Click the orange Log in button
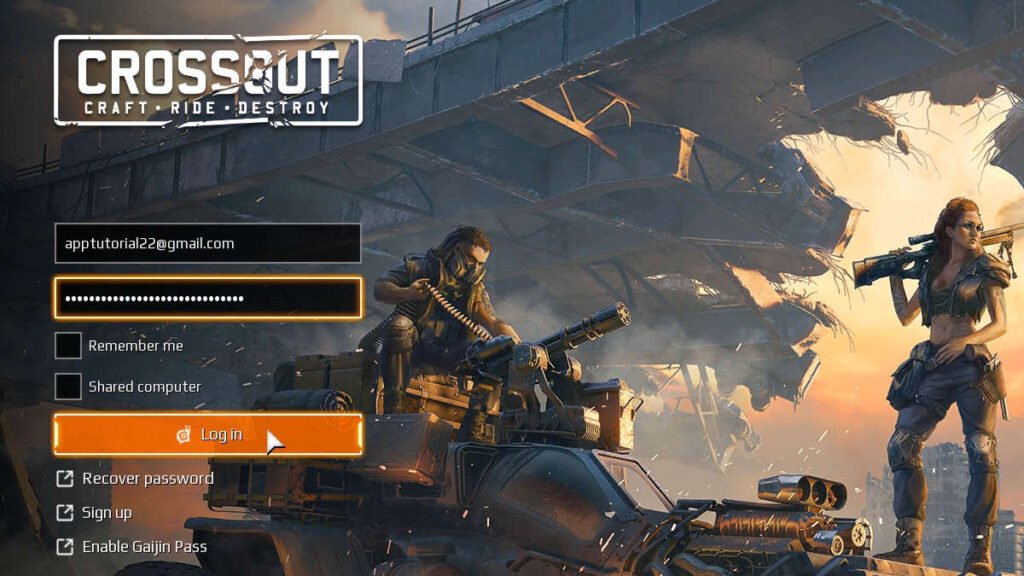The image size is (1024, 576). pos(207,434)
